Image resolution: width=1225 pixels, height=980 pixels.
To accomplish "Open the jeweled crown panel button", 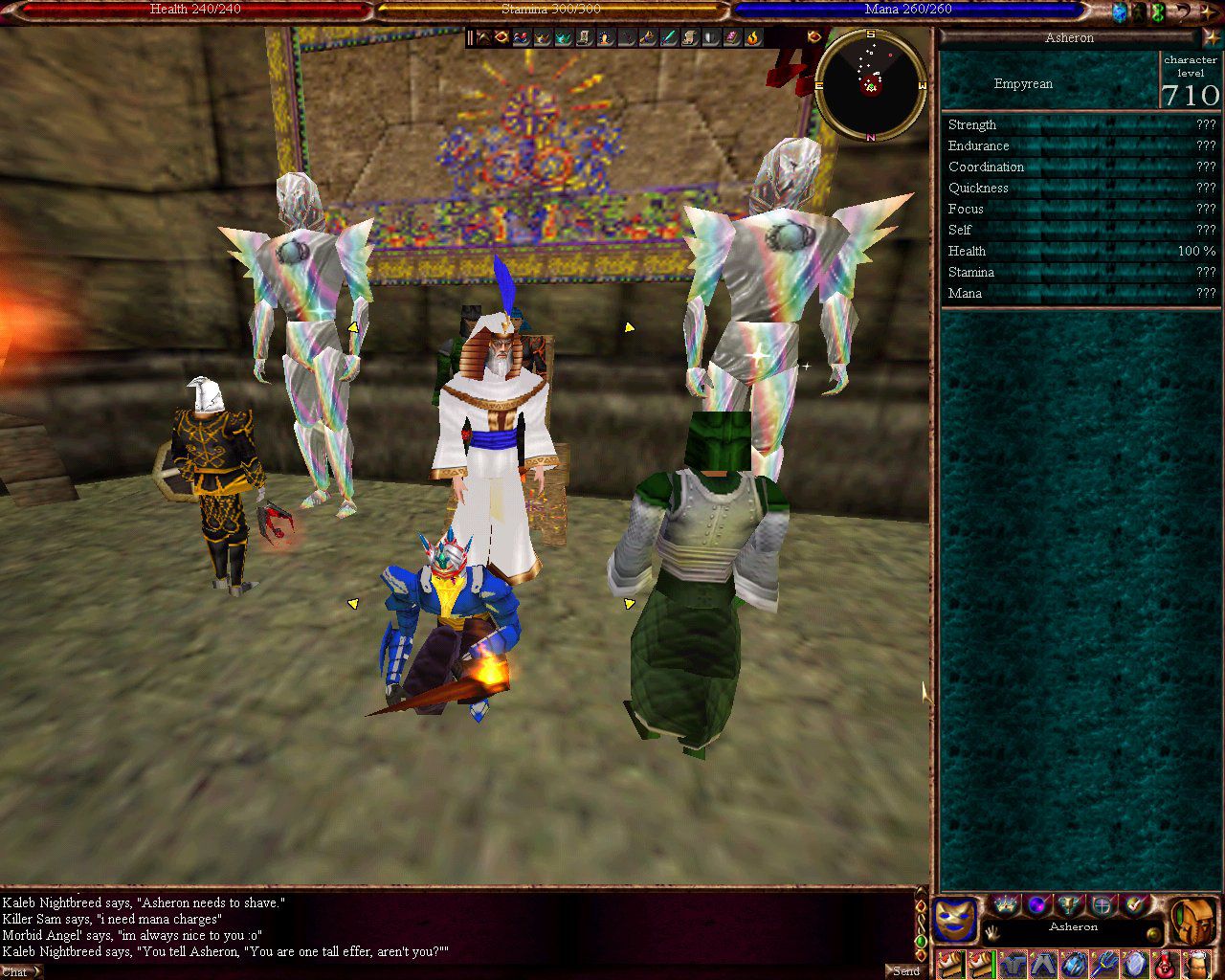I will click(1005, 904).
